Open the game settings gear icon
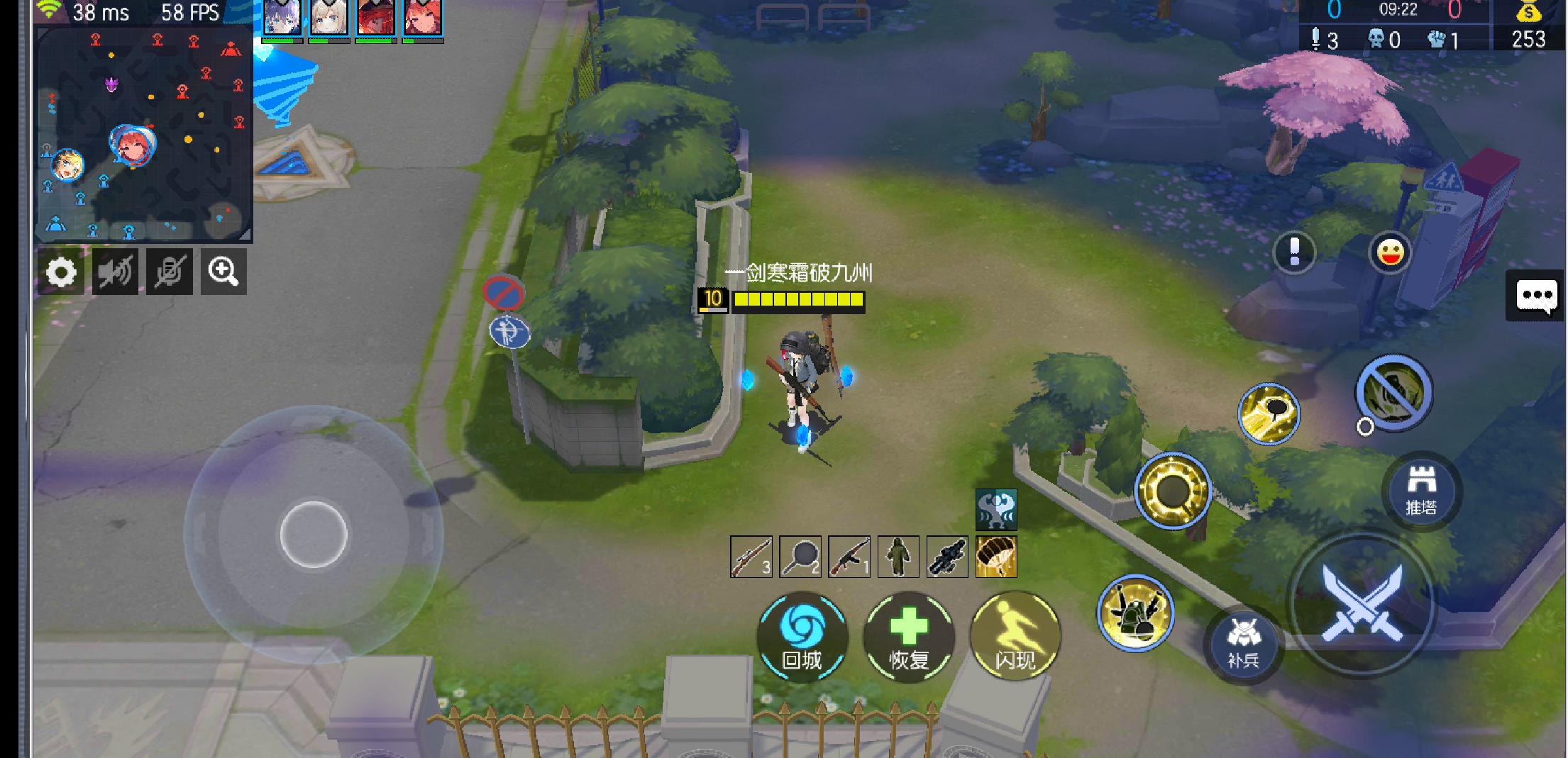 click(60, 271)
